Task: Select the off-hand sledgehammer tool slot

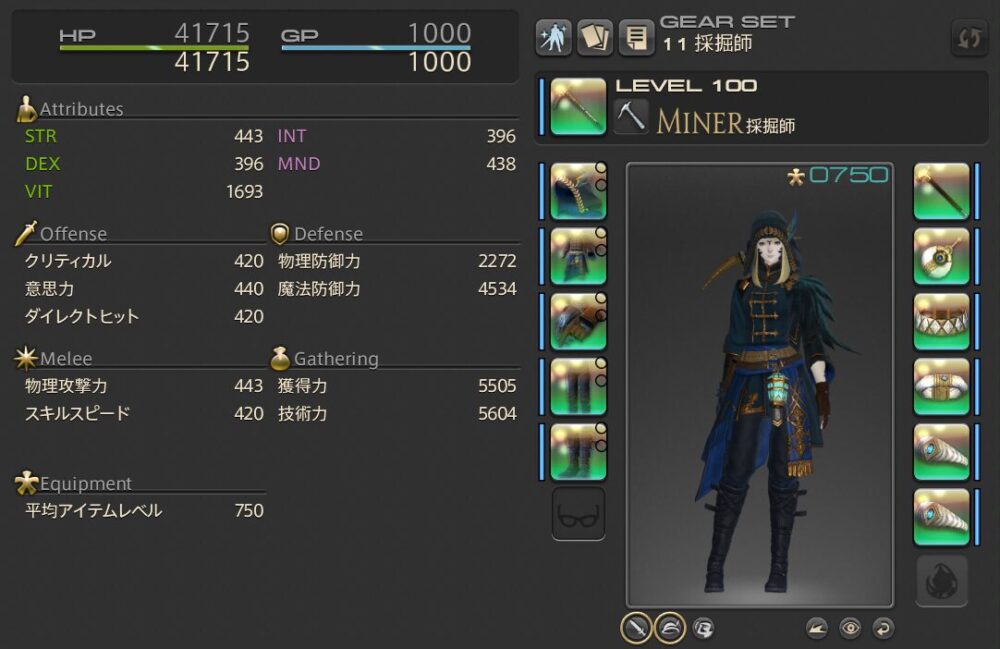Action: [x=942, y=191]
